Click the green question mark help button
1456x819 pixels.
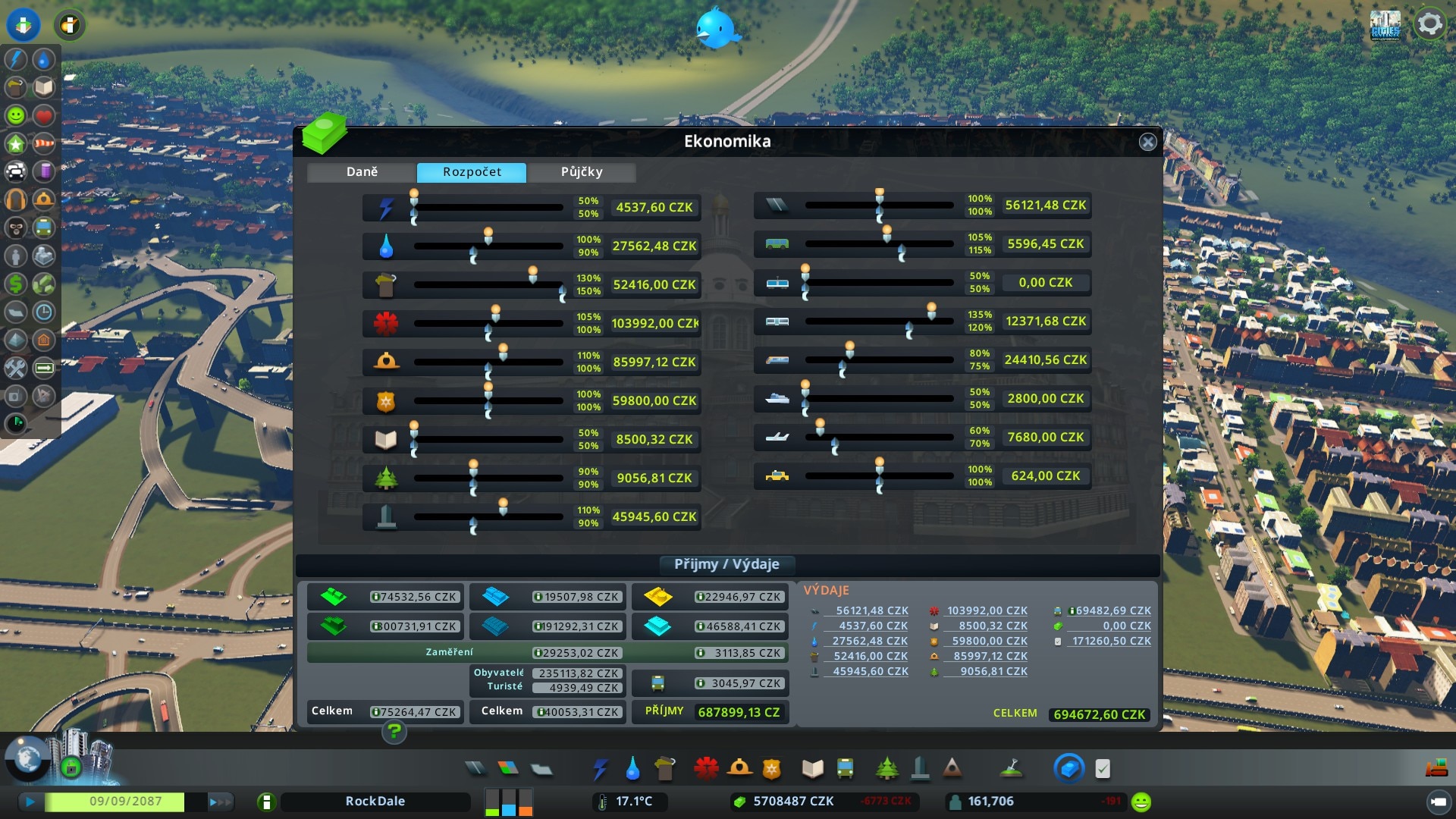[394, 732]
